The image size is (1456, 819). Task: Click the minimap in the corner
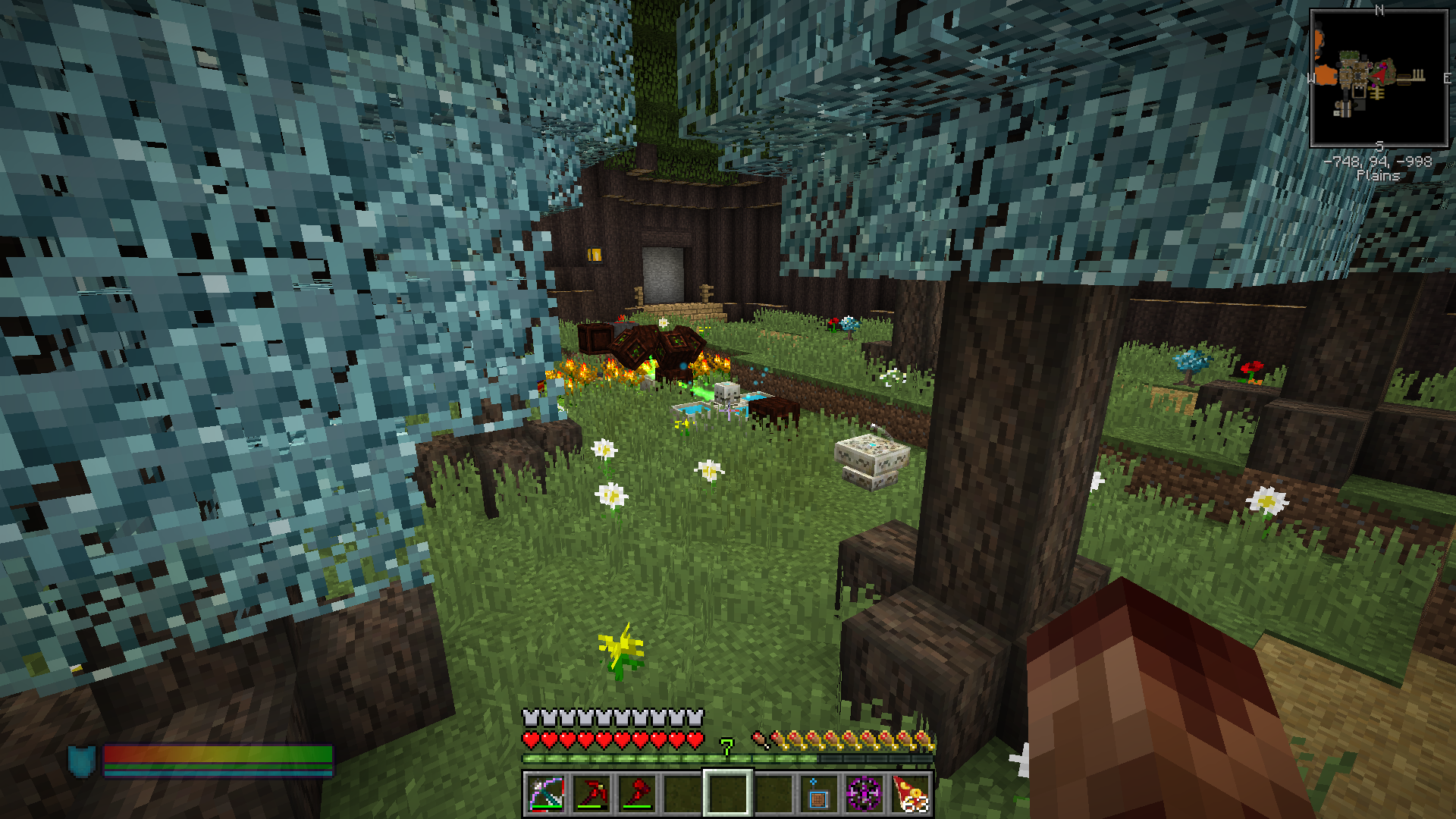point(1379,78)
